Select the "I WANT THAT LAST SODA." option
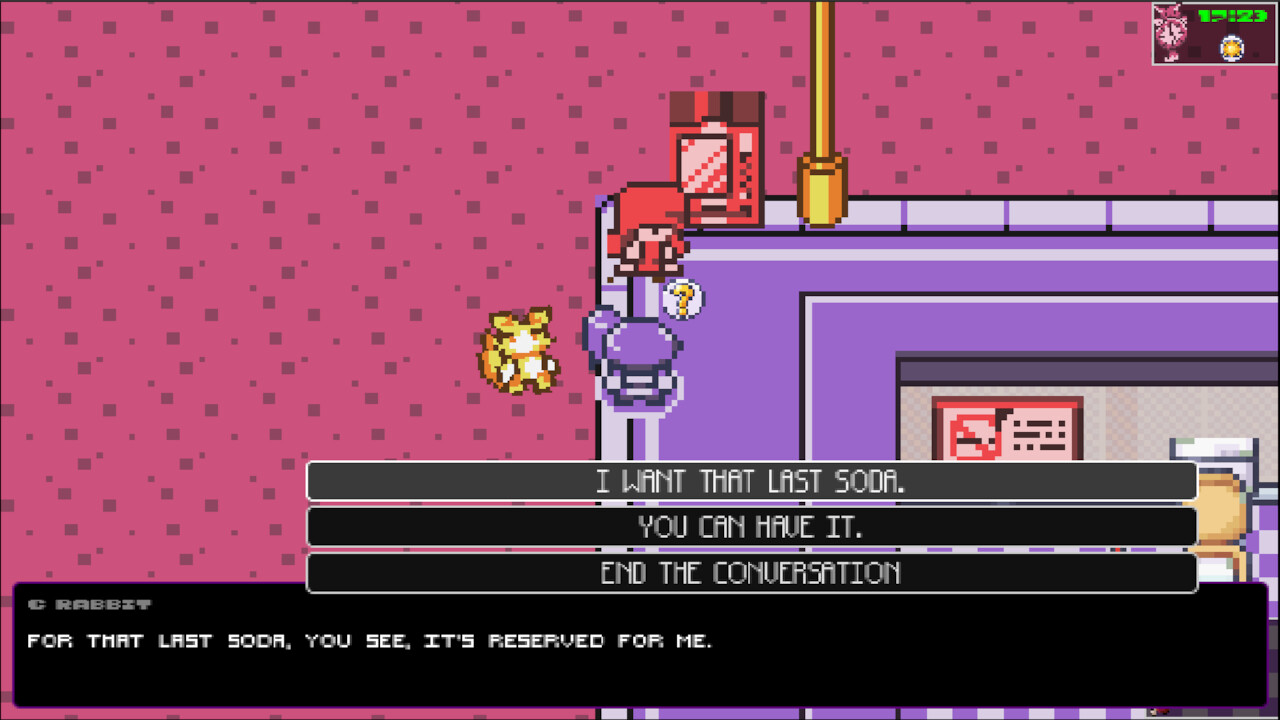Image resolution: width=1280 pixels, height=720 pixels. [750, 481]
